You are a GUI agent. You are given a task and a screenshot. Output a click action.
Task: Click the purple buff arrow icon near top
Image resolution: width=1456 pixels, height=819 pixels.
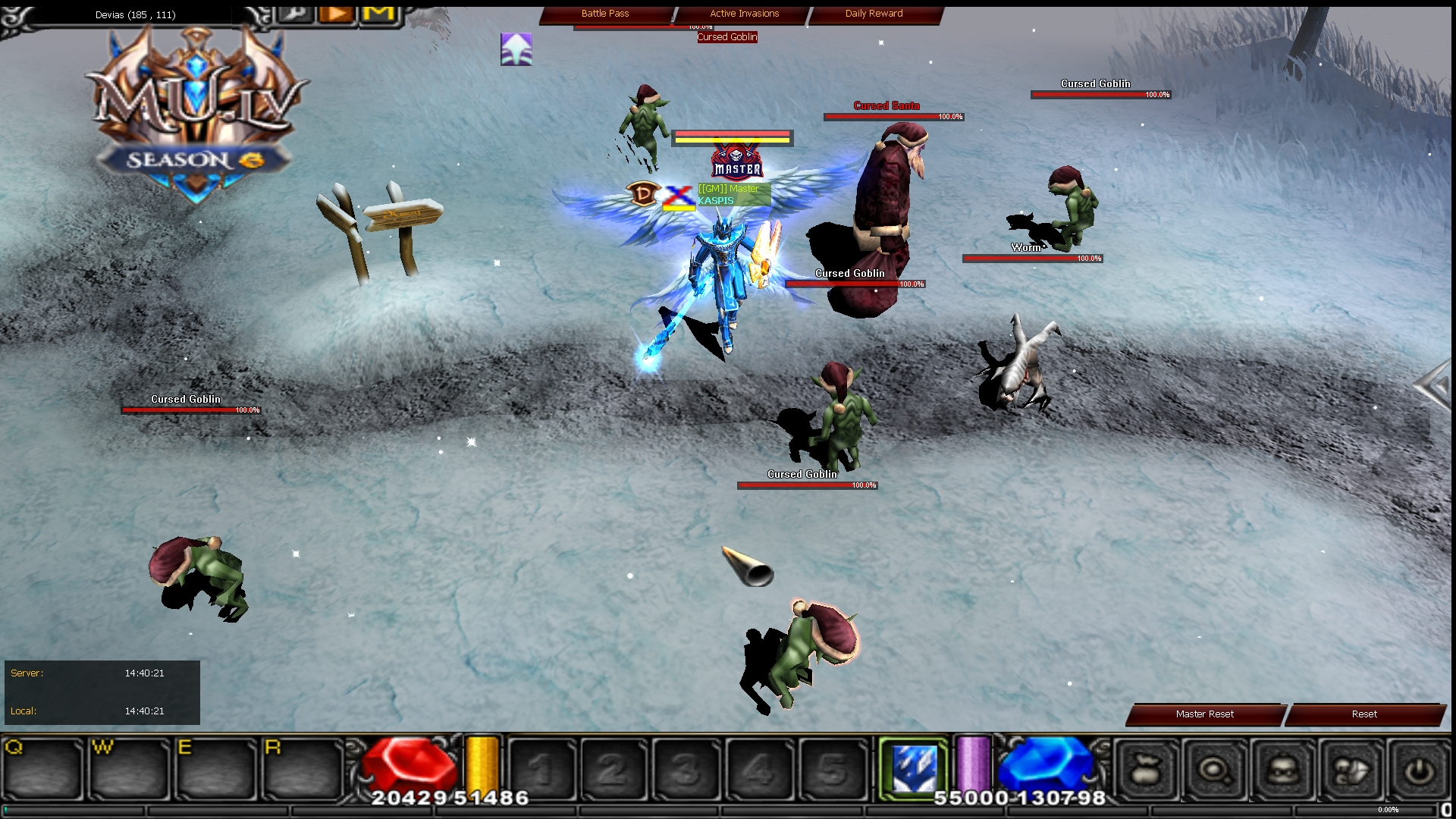(x=516, y=49)
